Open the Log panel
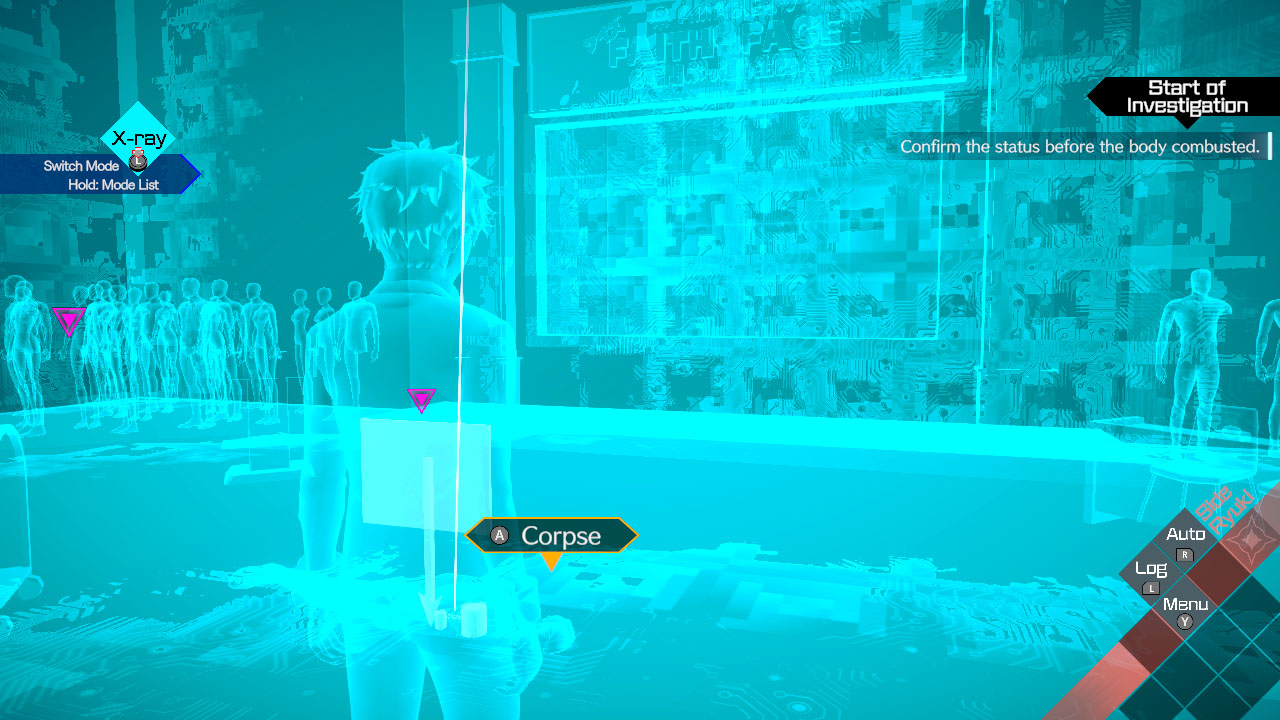This screenshot has width=1280, height=720. tap(1153, 568)
